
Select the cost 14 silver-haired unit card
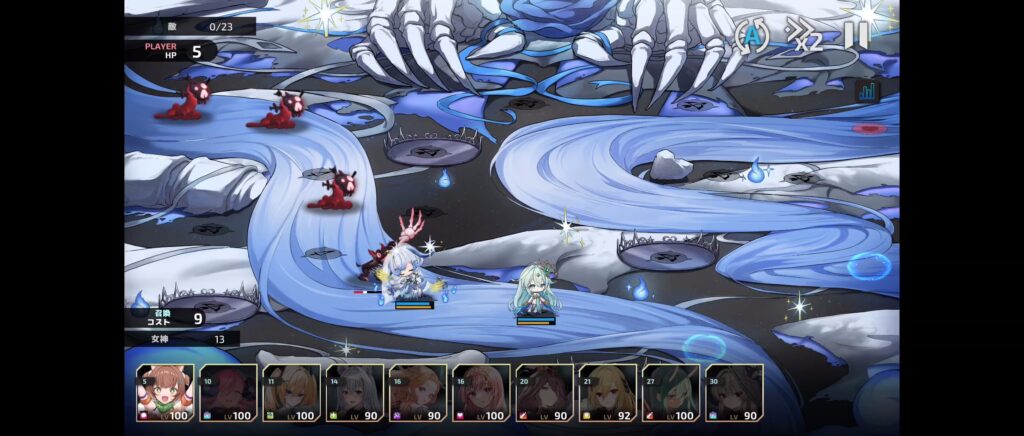point(355,393)
